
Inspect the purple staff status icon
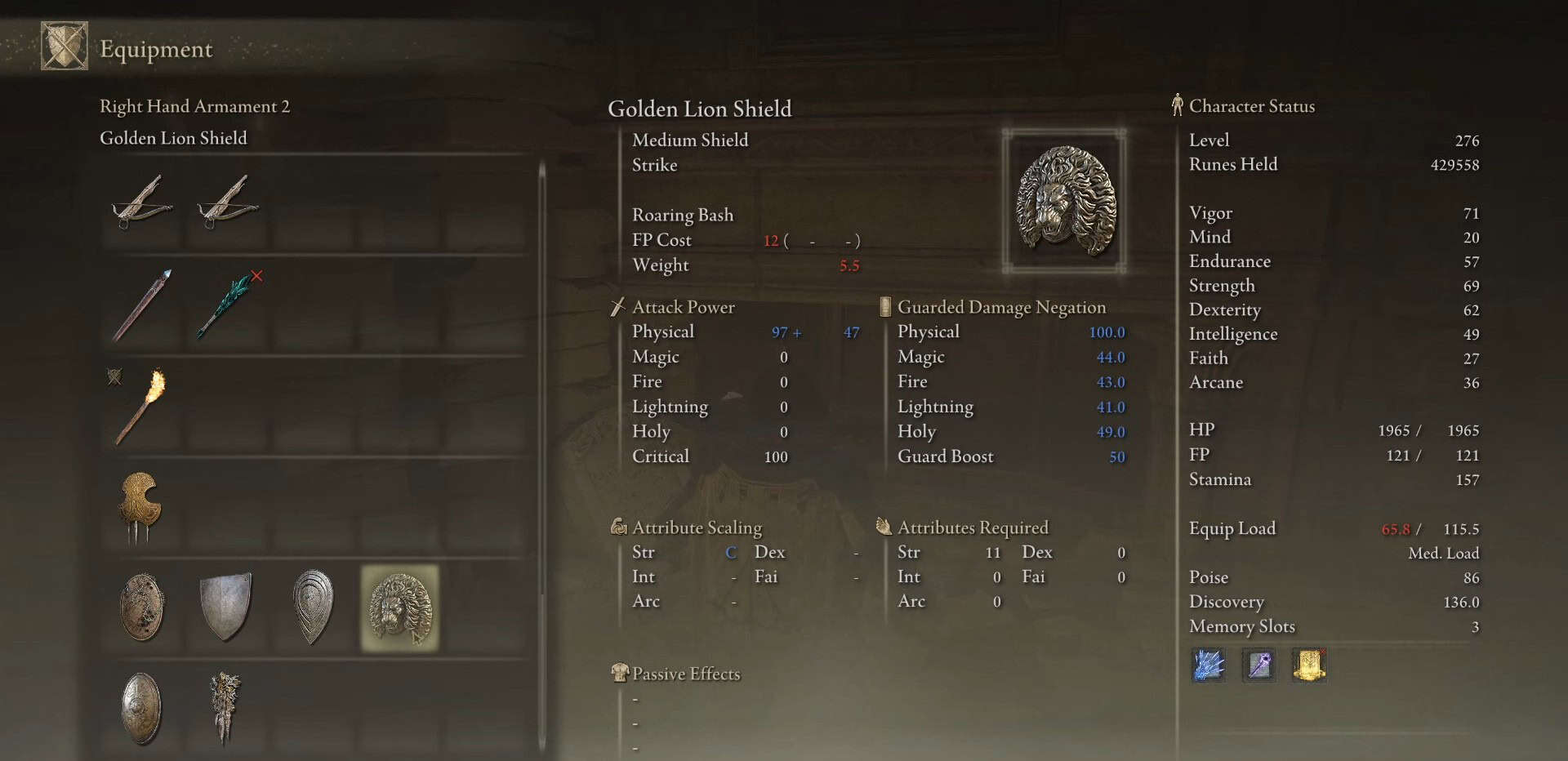tap(1258, 665)
